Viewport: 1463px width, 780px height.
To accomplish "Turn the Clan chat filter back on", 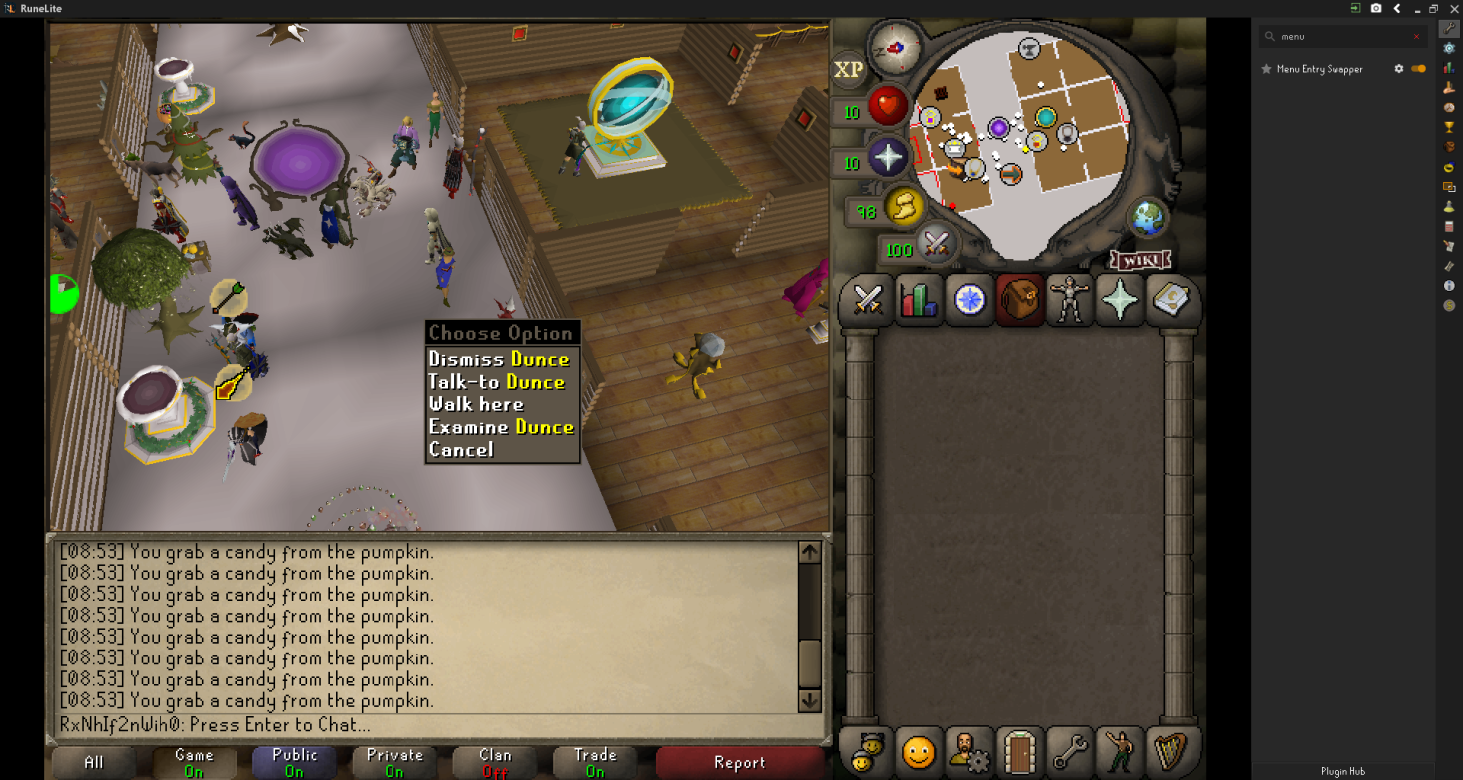I will point(494,762).
